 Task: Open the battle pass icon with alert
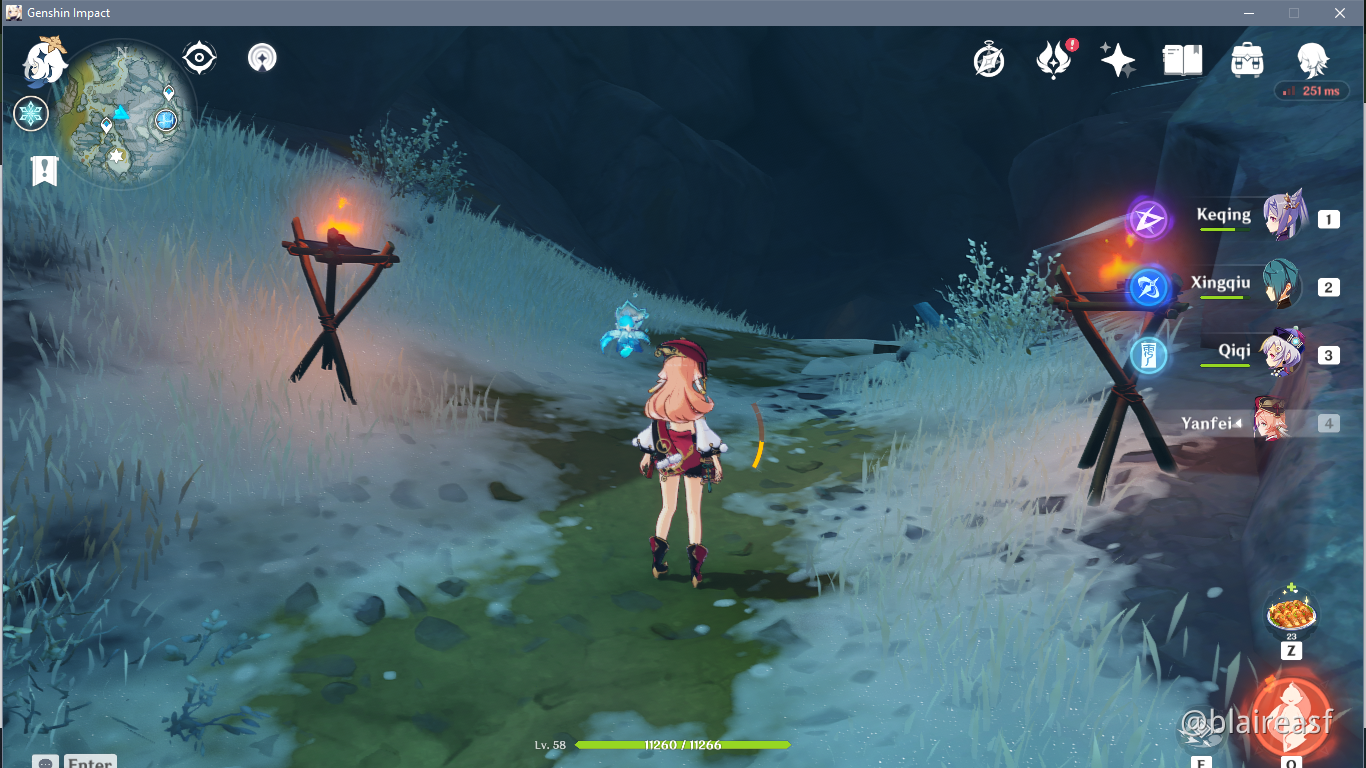[1054, 60]
